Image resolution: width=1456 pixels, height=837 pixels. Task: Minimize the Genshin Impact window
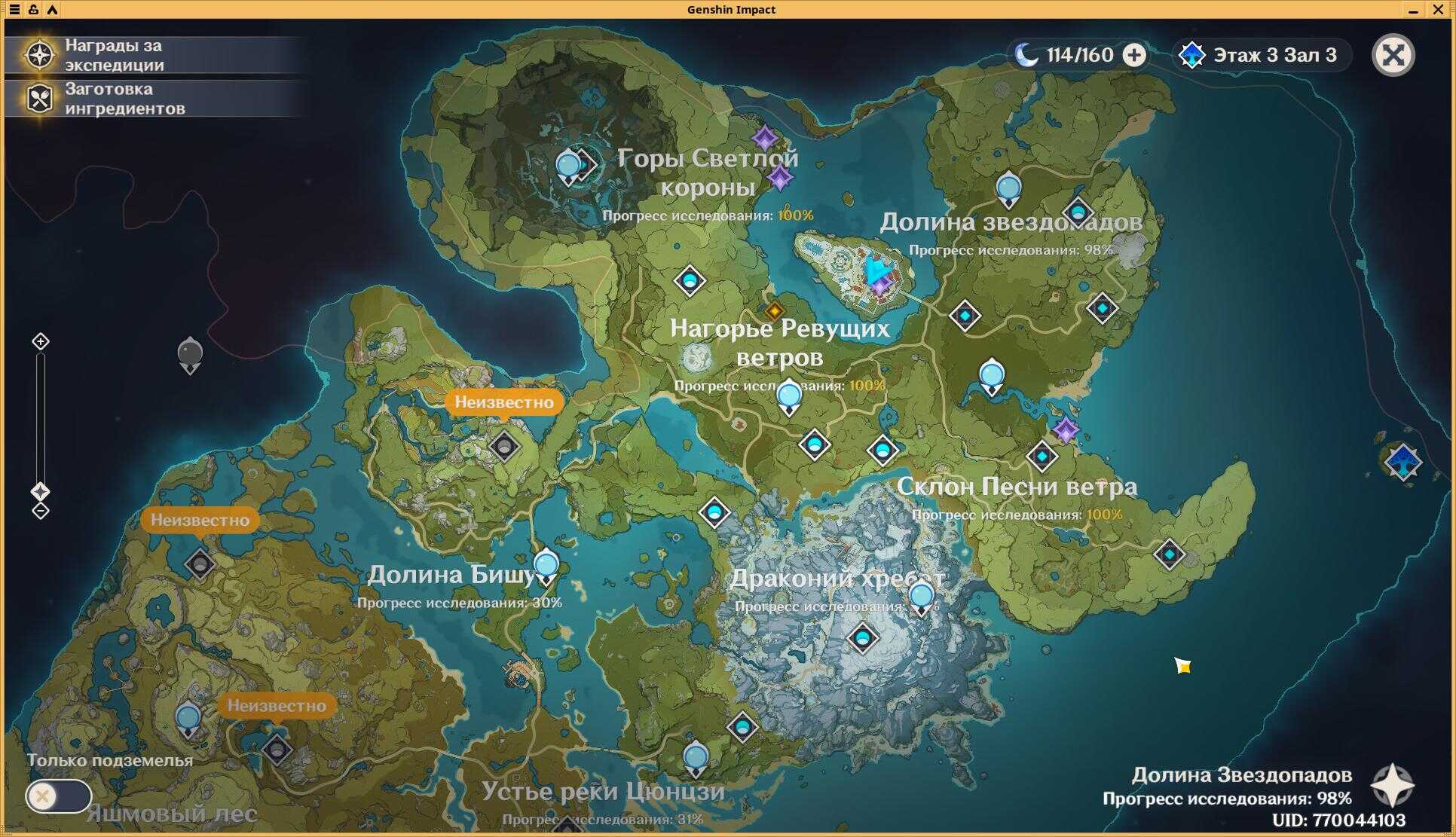pos(1413,10)
